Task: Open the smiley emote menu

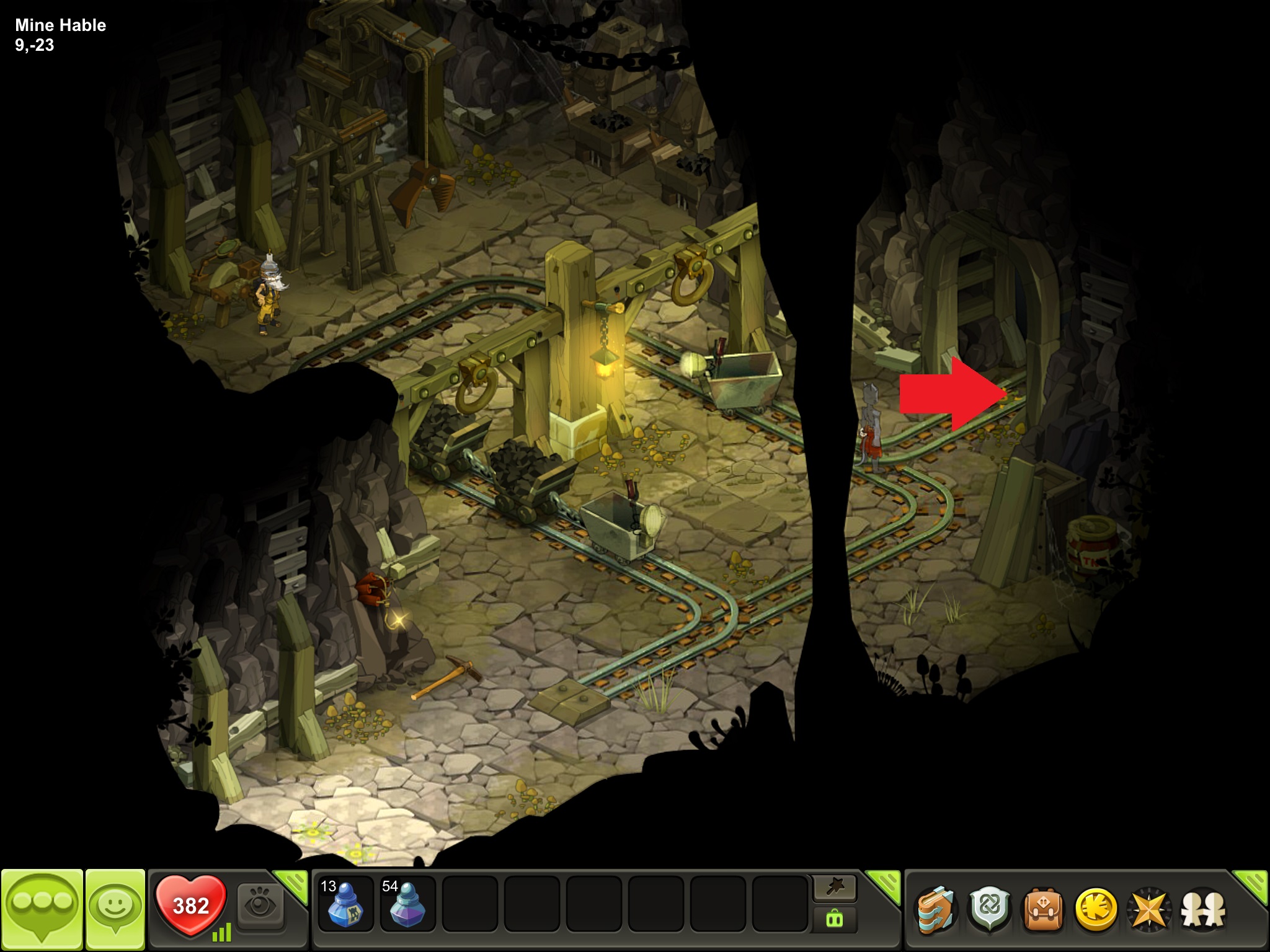Action: click(115, 910)
